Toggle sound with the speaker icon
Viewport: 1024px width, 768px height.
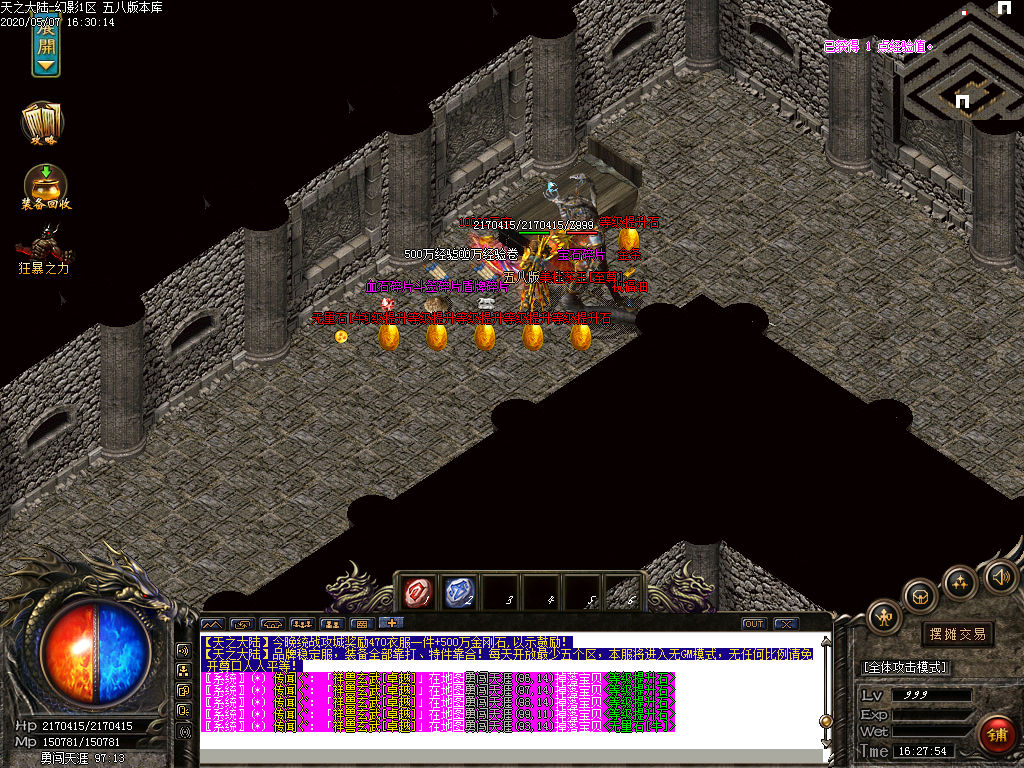(x=1000, y=576)
